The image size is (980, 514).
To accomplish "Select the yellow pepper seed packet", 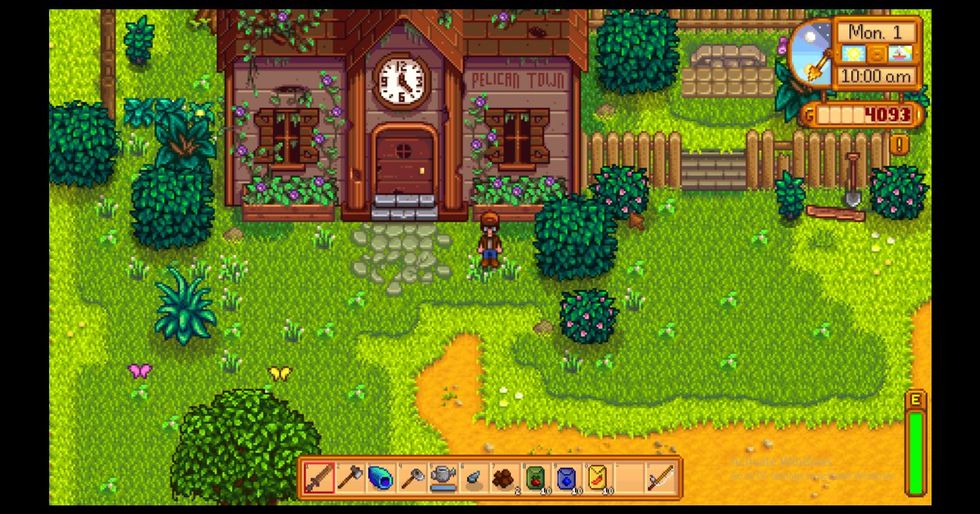I will click(x=598, y=478).
